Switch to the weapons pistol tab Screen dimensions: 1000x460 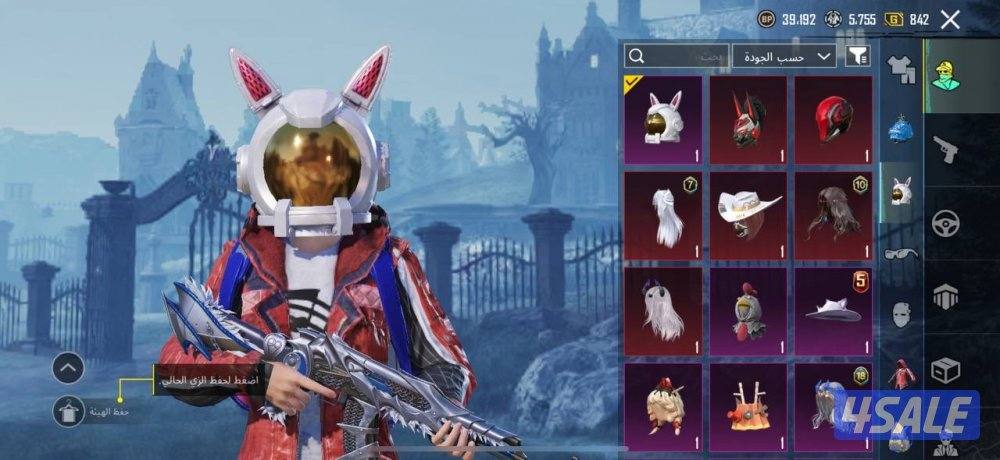point(946,148)
